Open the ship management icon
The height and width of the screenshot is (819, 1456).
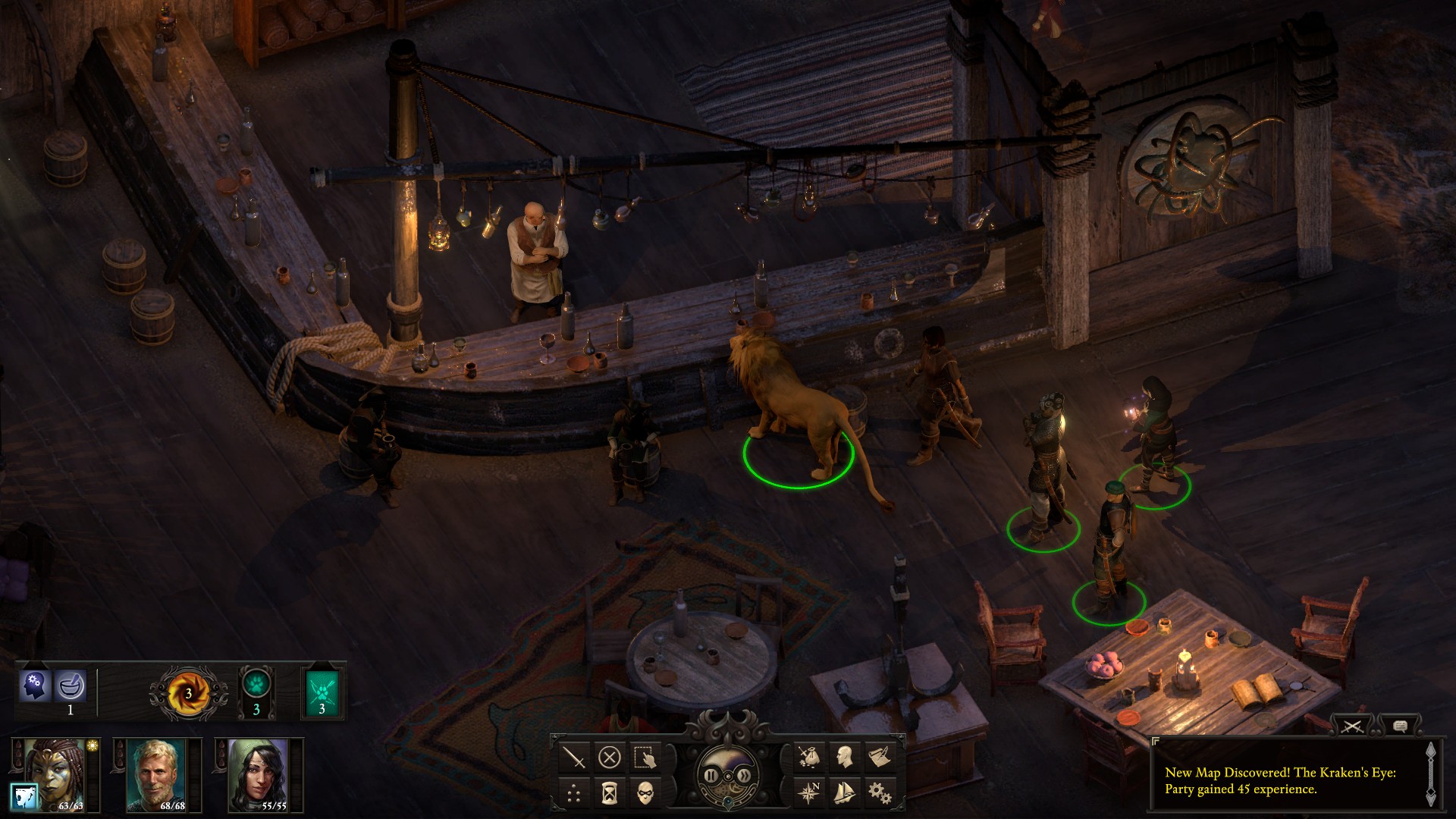844,793
